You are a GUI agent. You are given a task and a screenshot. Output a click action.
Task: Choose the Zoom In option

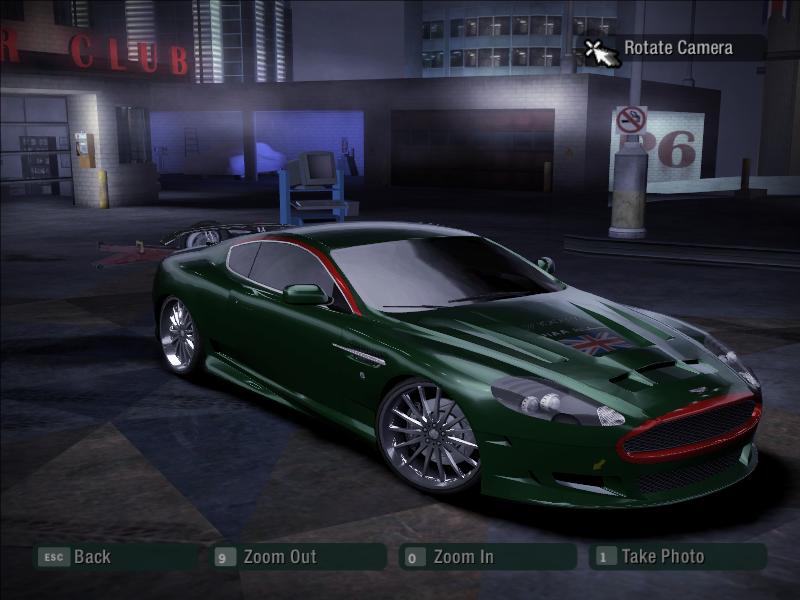[x=462, y=557]
